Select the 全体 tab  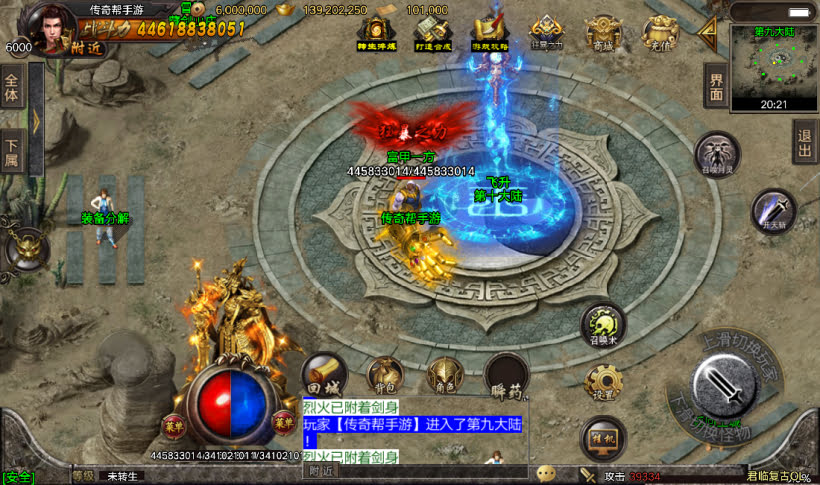[12, 89]
